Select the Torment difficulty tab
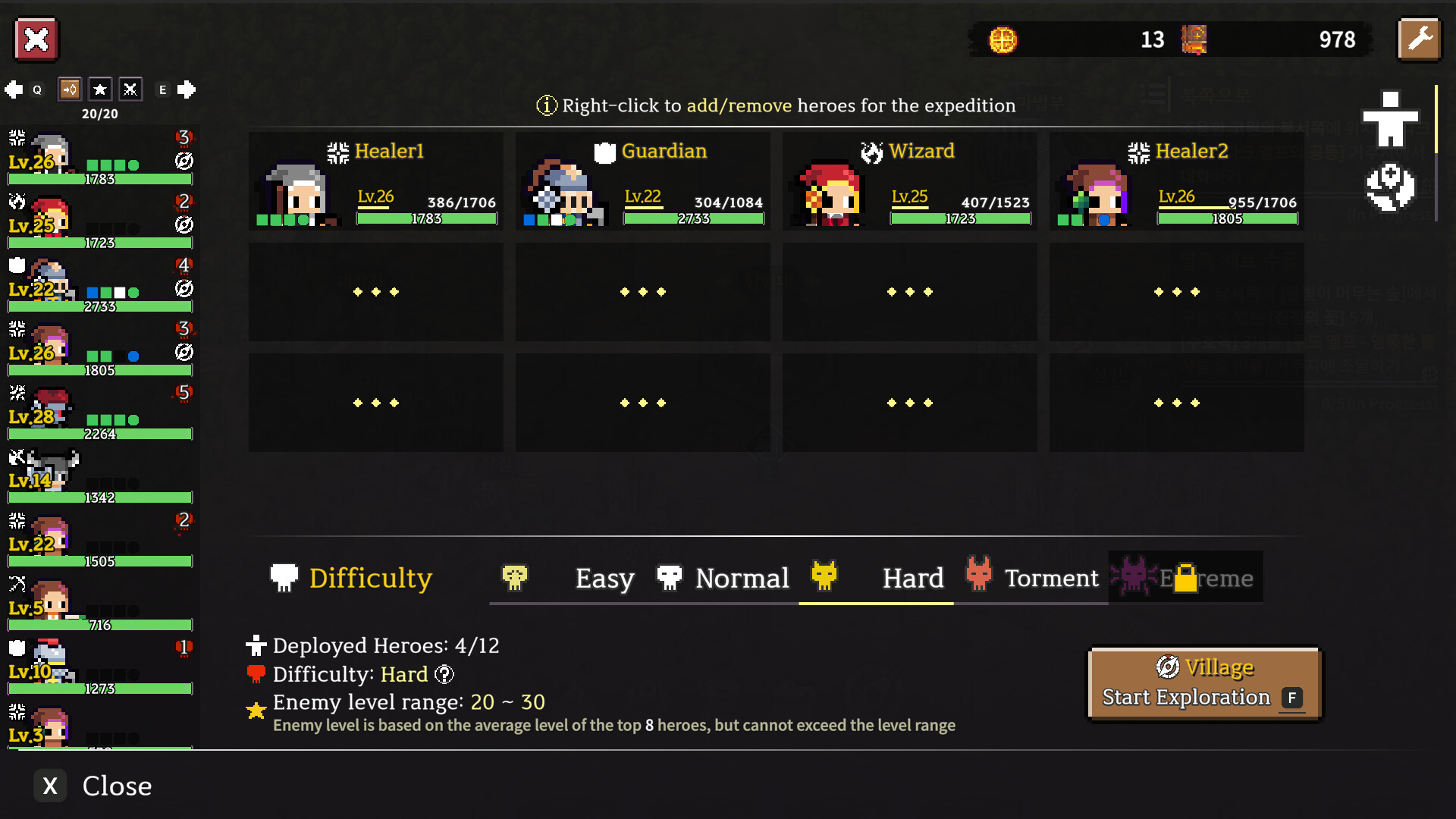This screenshot has width=1456, height=819. 1051,578
